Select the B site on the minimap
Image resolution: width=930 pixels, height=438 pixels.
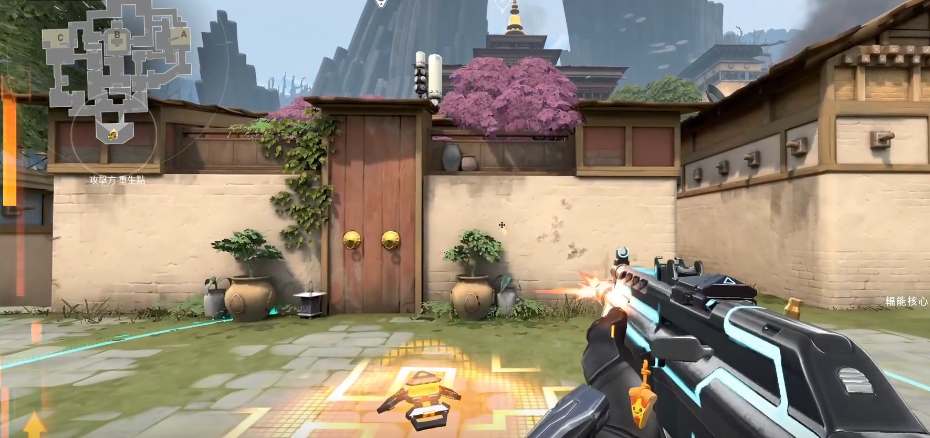tap(118, 34)
